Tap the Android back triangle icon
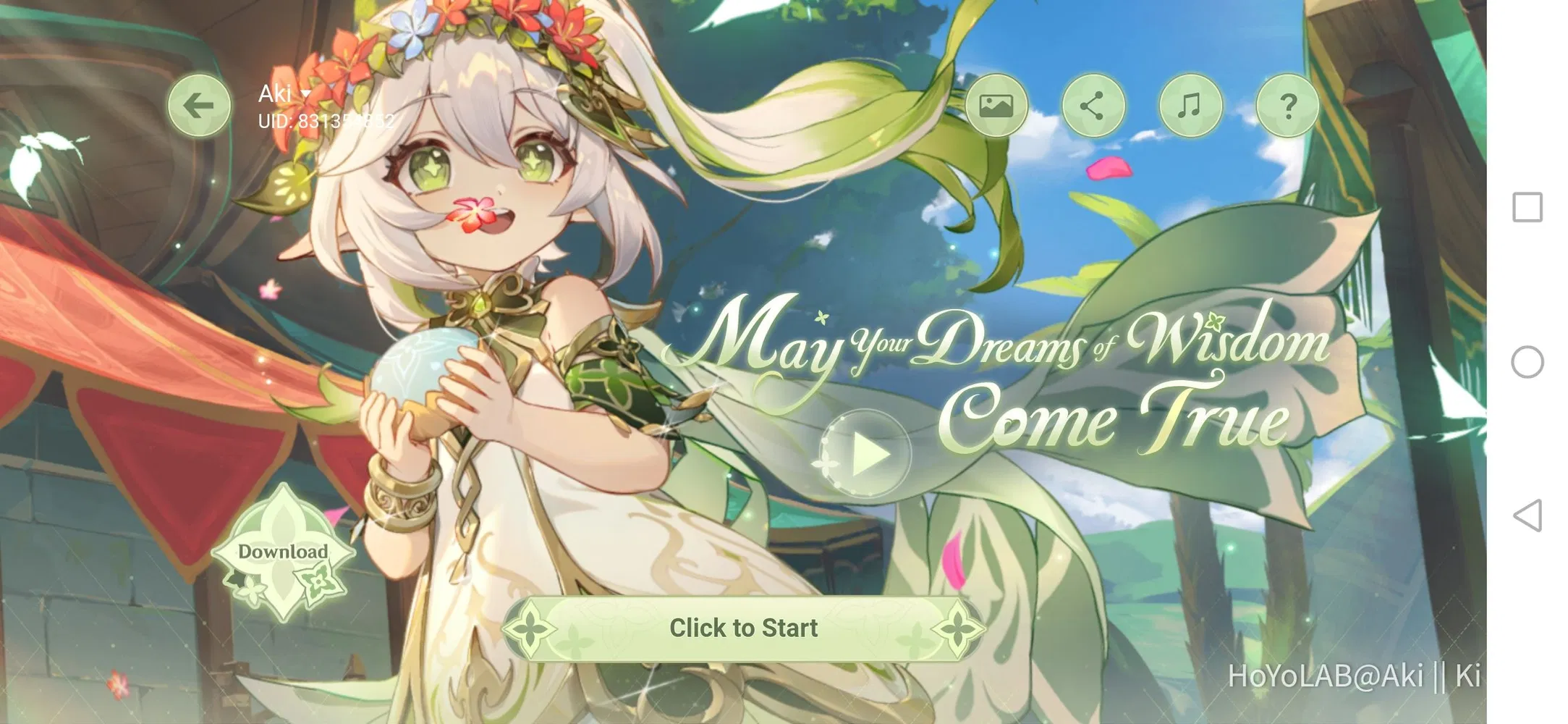1568x724 pixels. click(1527, 516)
